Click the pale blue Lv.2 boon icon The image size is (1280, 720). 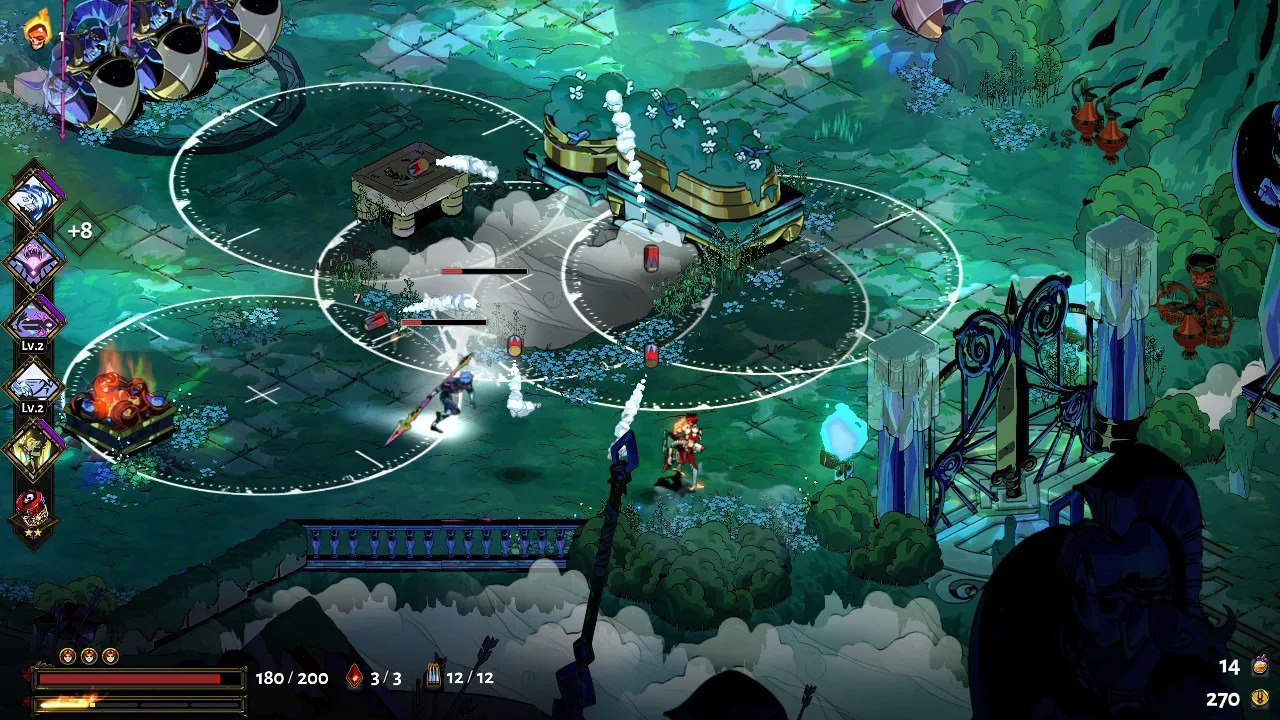tap(34, 384)
